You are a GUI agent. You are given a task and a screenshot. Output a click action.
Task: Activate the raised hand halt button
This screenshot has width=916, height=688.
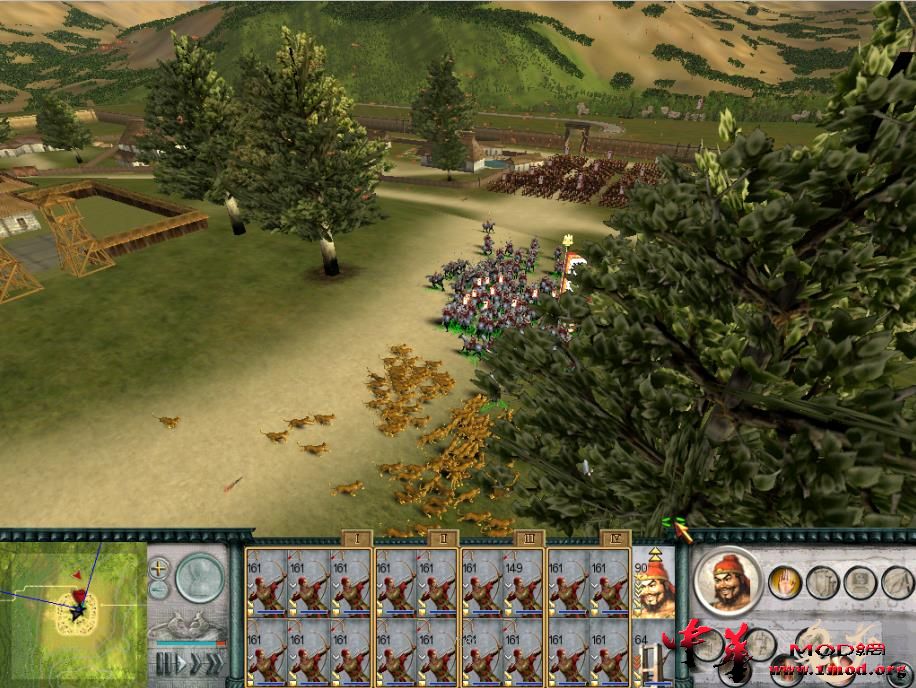[783, 581]
